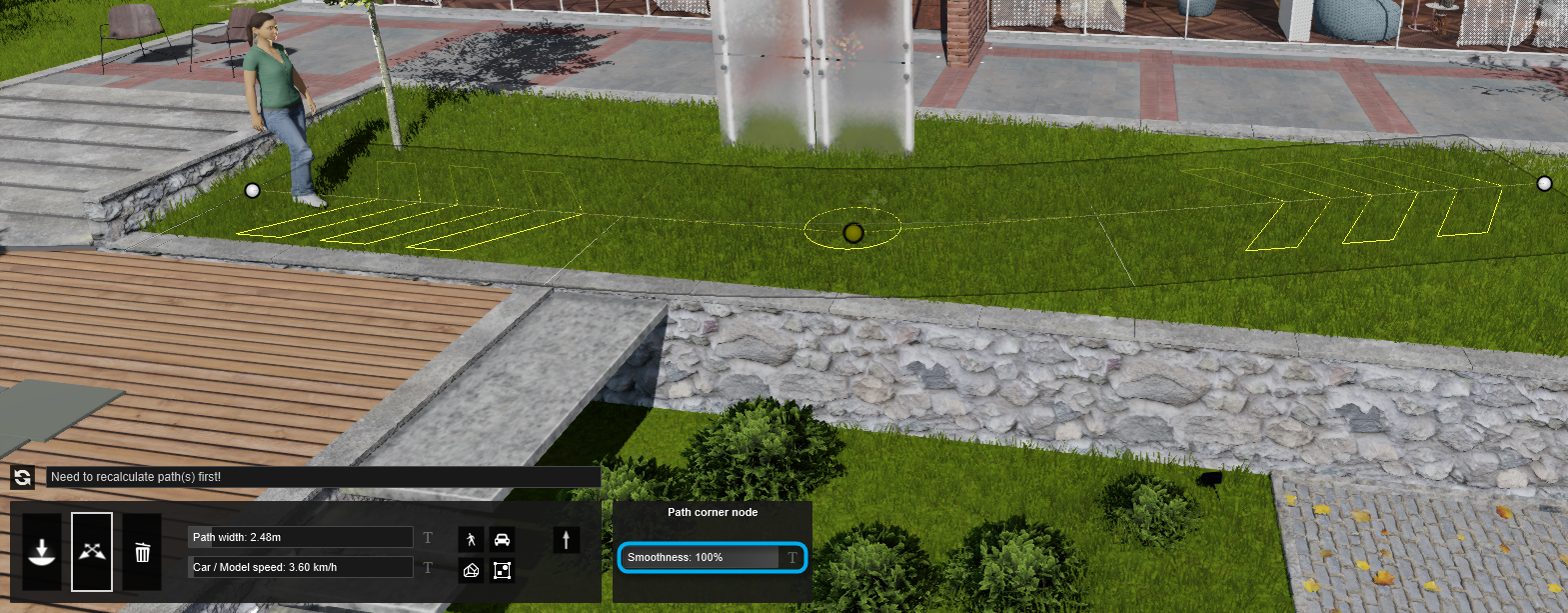Select the 3D model object icon
This screenshot has height=613, width=1568.
tap(471, 570)
